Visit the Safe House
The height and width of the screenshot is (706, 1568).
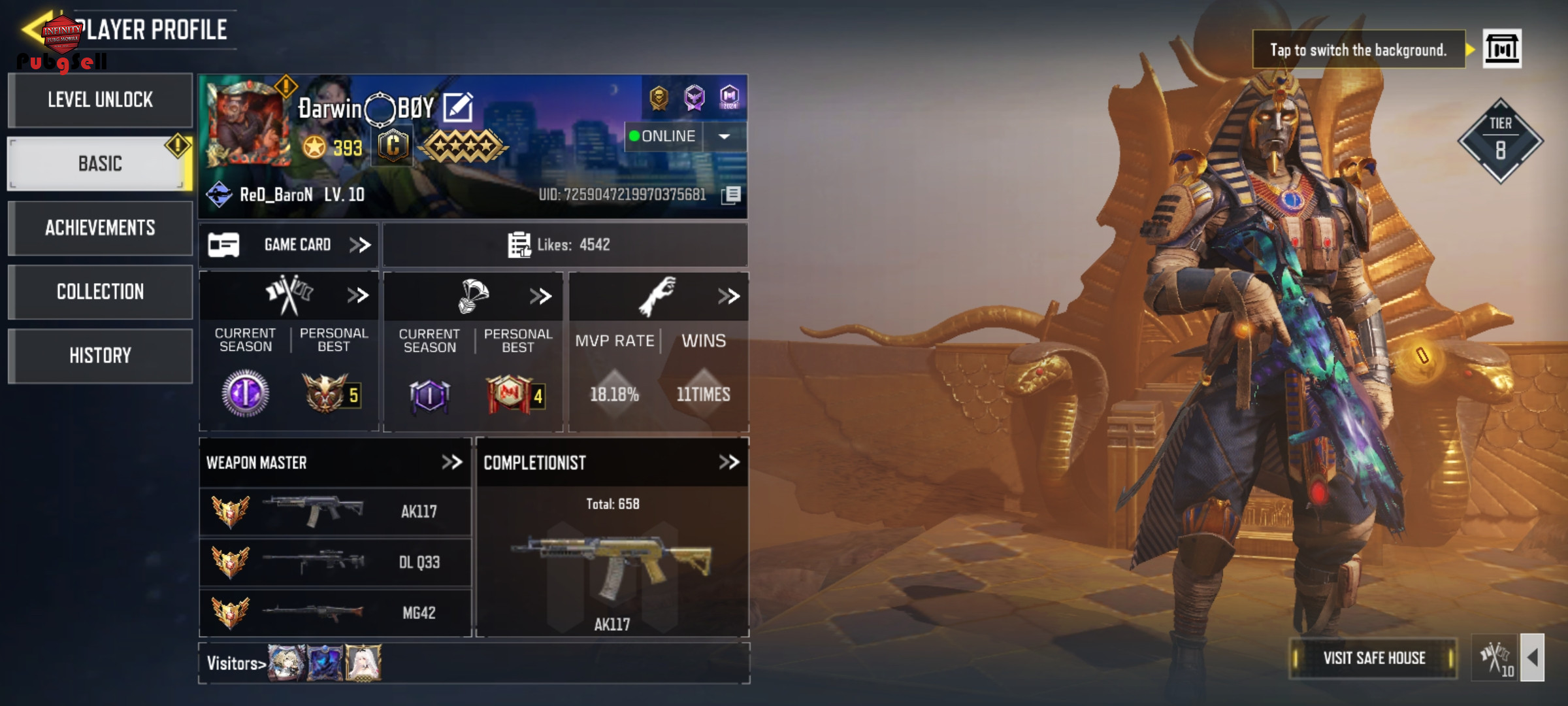pos(1374,658)
